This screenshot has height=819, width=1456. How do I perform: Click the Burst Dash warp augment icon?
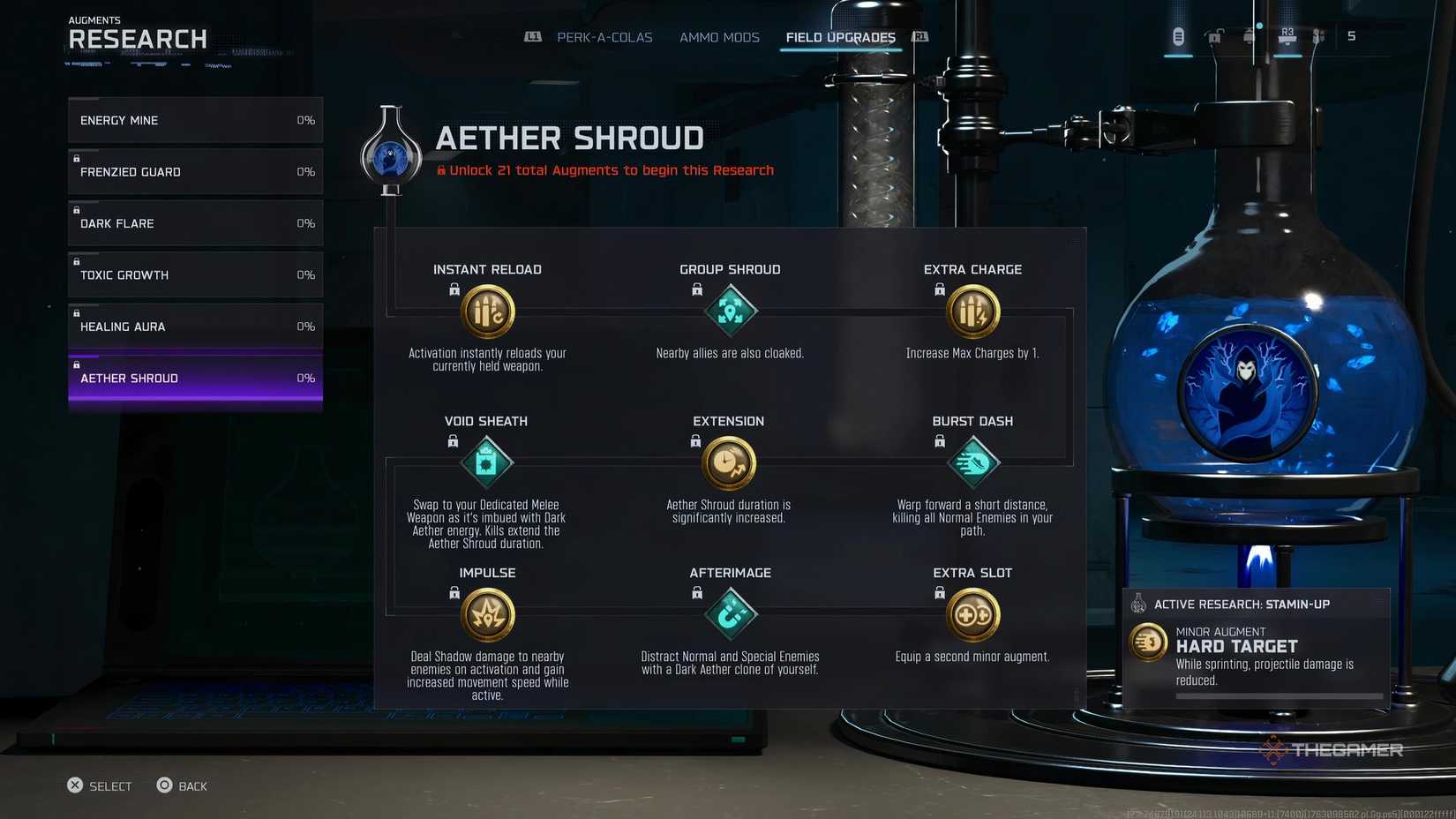coord(972,462)
